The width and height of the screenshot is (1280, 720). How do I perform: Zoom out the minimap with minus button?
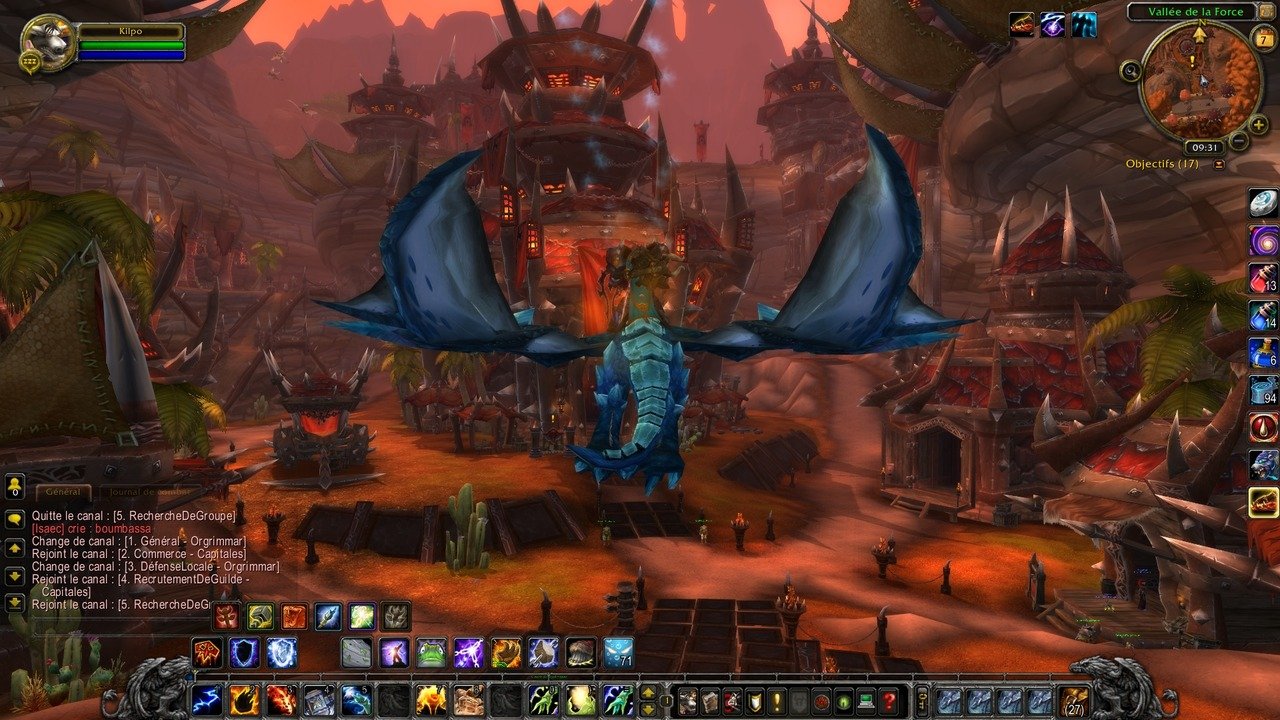1238,141
